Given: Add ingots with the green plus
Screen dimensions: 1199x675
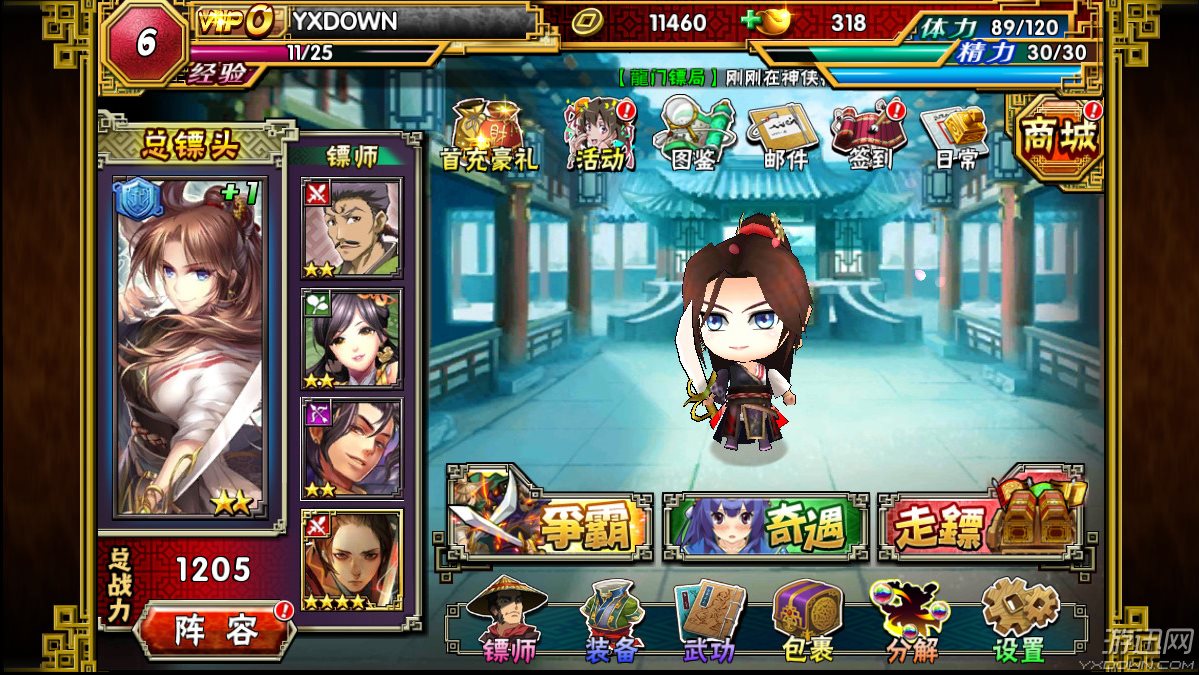Looking at the screenshot, I should pos(751,22).
